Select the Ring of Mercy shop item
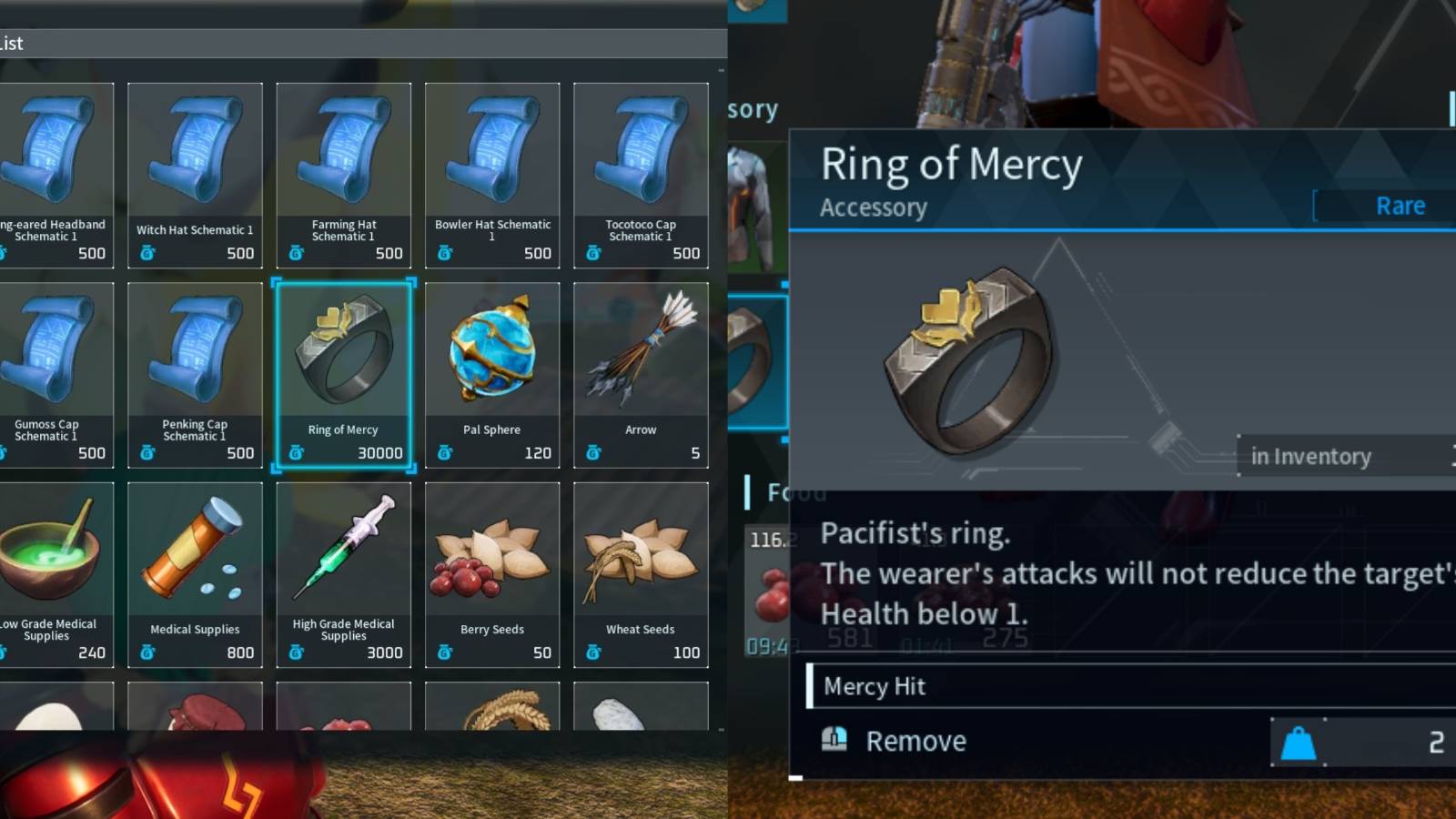 pyautogui.click(x=344, y=373)
